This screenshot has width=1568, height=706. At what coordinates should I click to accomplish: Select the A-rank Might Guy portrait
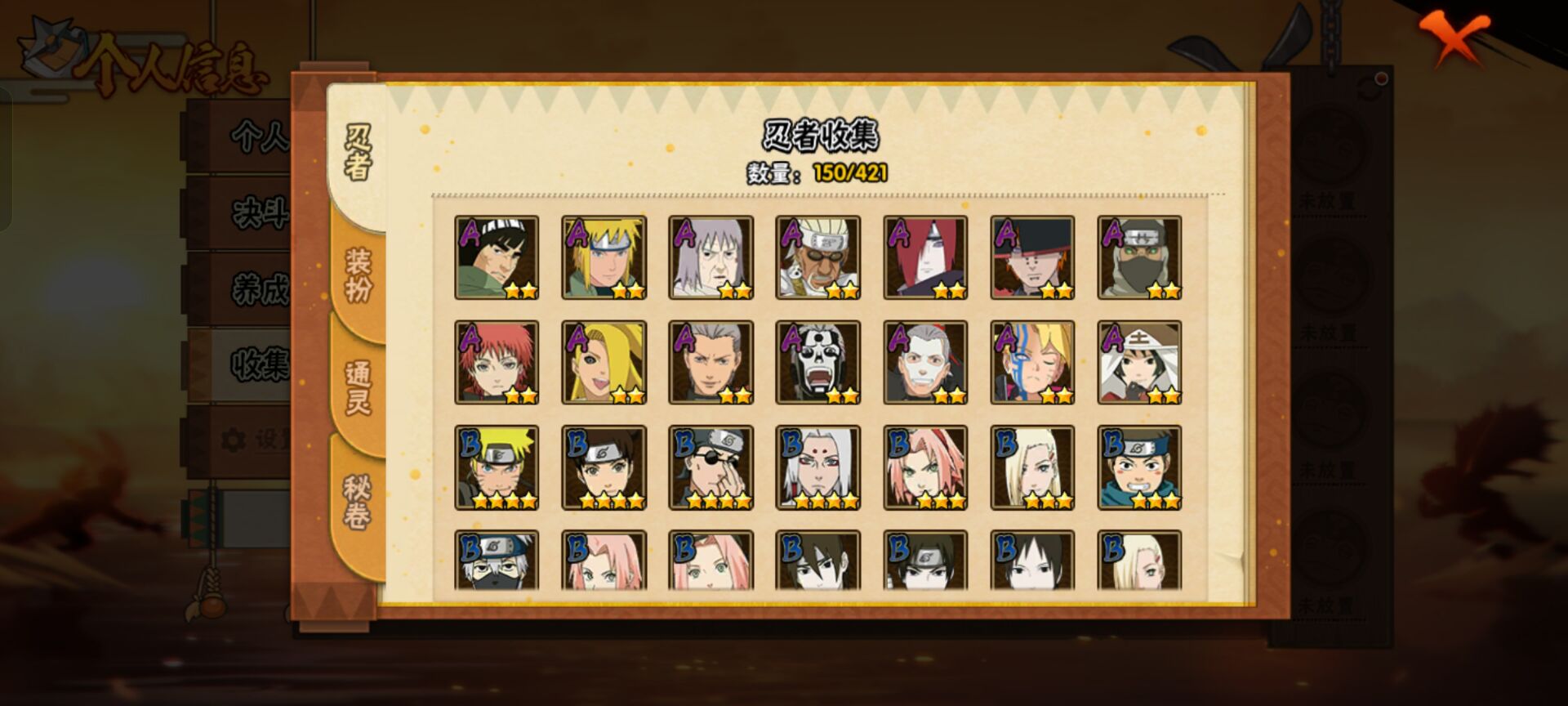point(497,257)
